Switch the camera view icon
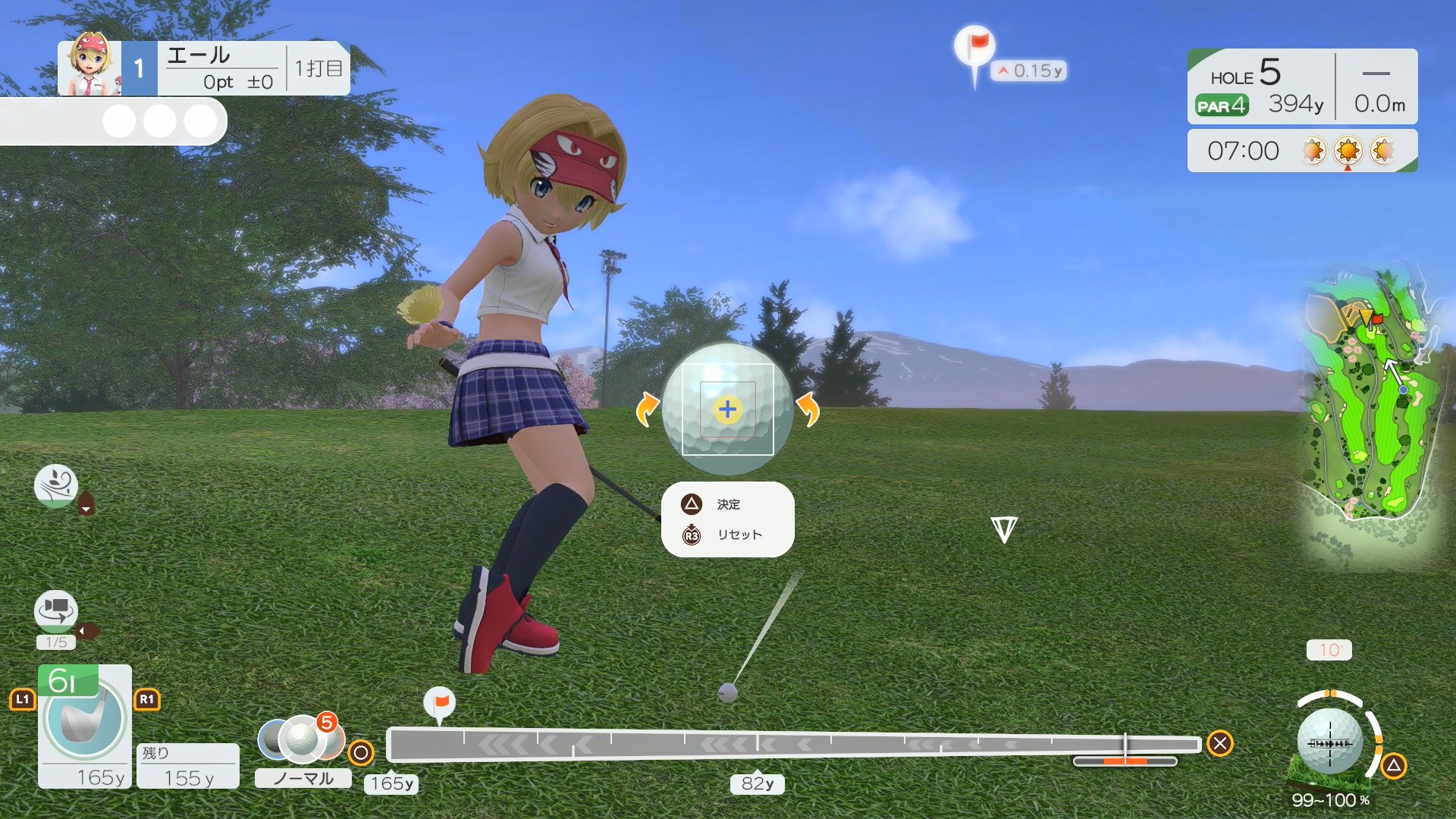This screenshot has width=1456, height=819. tap(56, 610)
